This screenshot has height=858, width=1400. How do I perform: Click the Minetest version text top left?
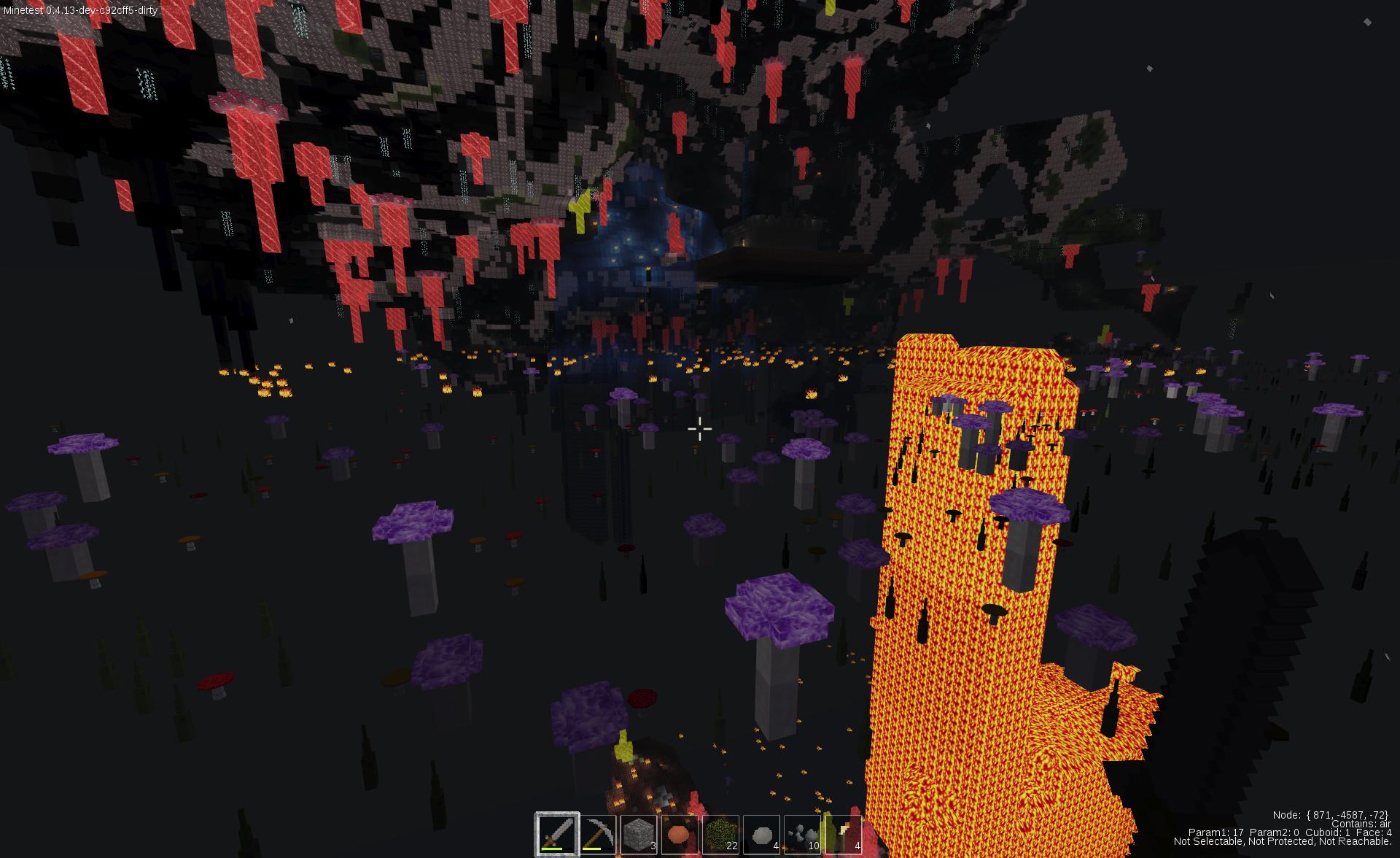pos(80,12)
